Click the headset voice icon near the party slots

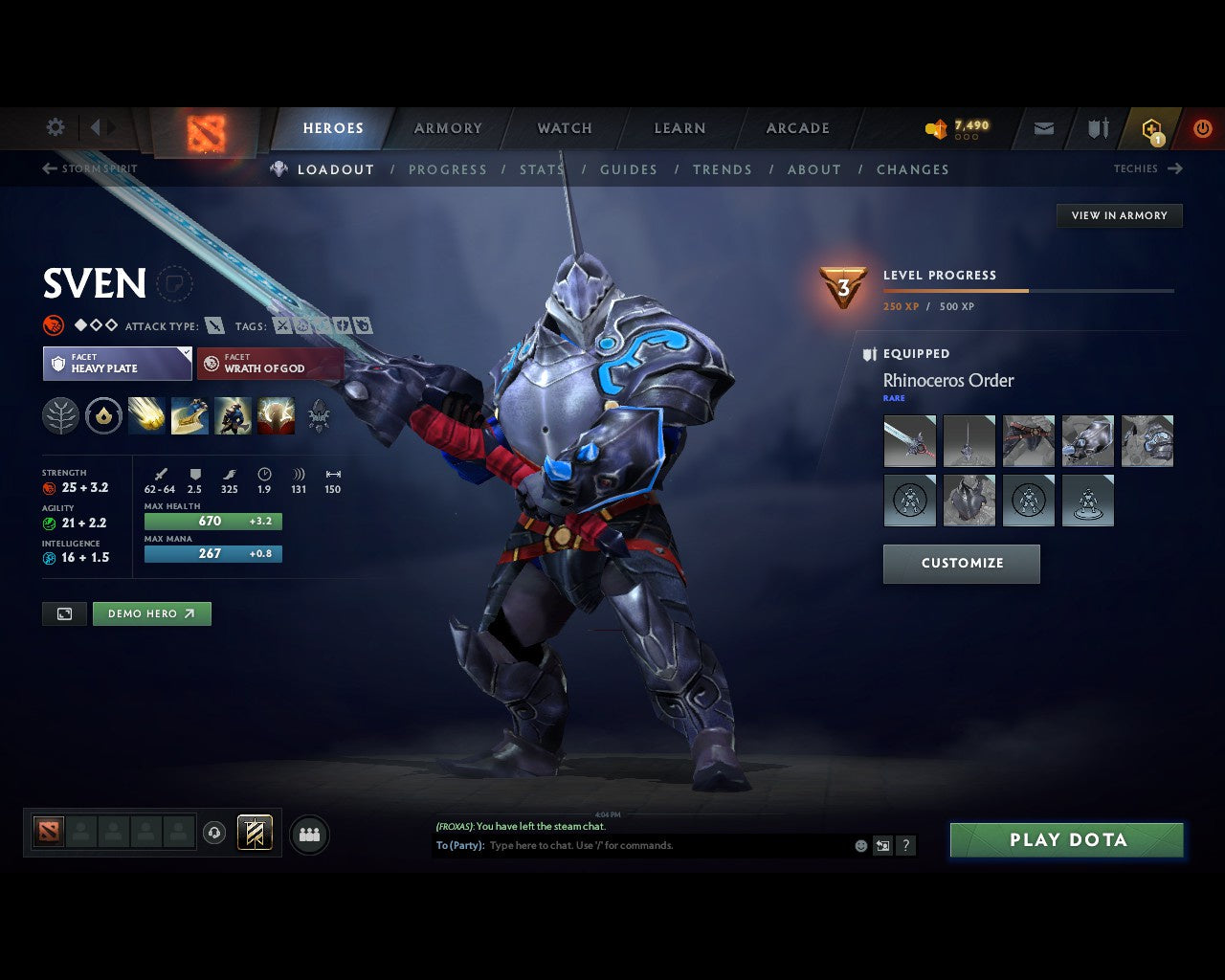point(212,833)
